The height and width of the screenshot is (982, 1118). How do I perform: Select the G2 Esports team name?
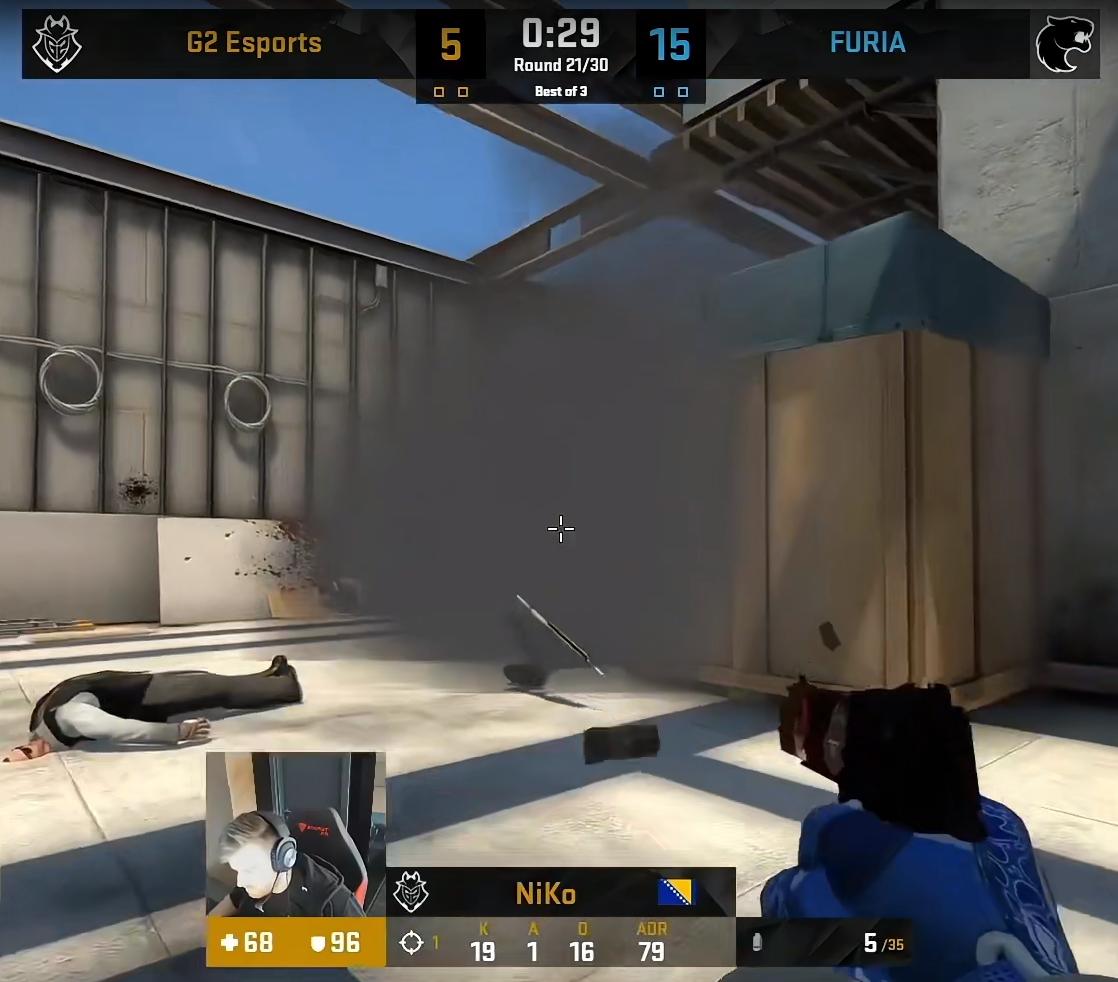(254, 43)
